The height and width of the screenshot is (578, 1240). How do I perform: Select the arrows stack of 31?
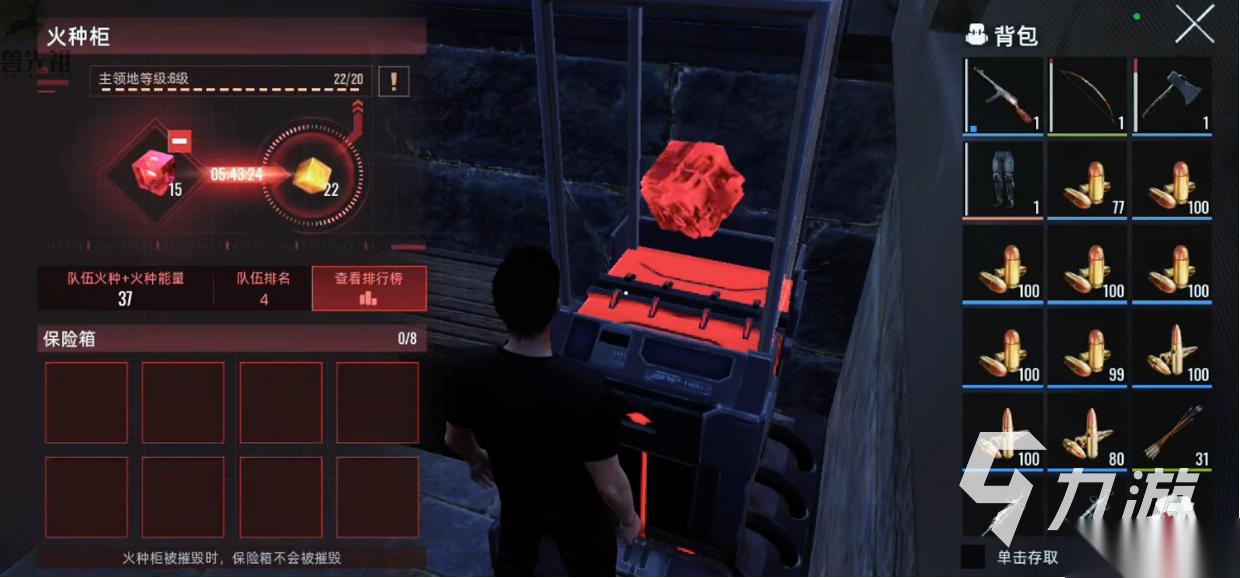(1172, 432)
